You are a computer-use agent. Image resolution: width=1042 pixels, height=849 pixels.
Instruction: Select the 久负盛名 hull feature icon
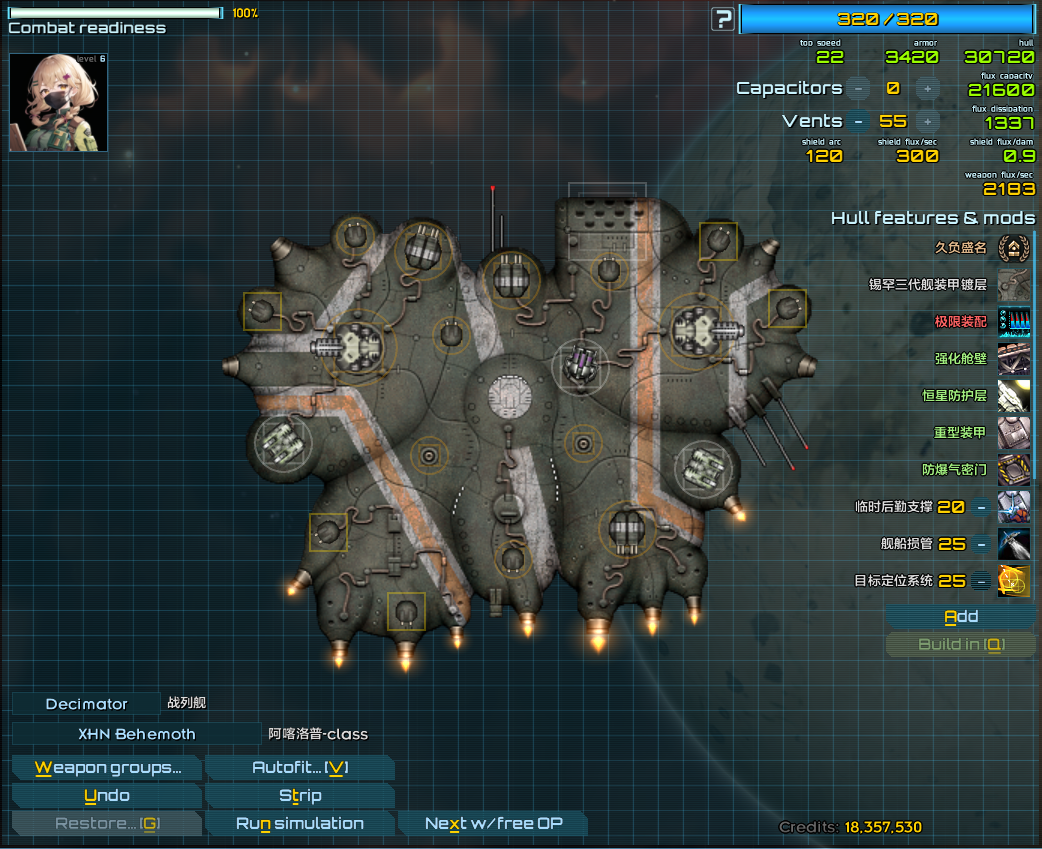pos(1014,248)
